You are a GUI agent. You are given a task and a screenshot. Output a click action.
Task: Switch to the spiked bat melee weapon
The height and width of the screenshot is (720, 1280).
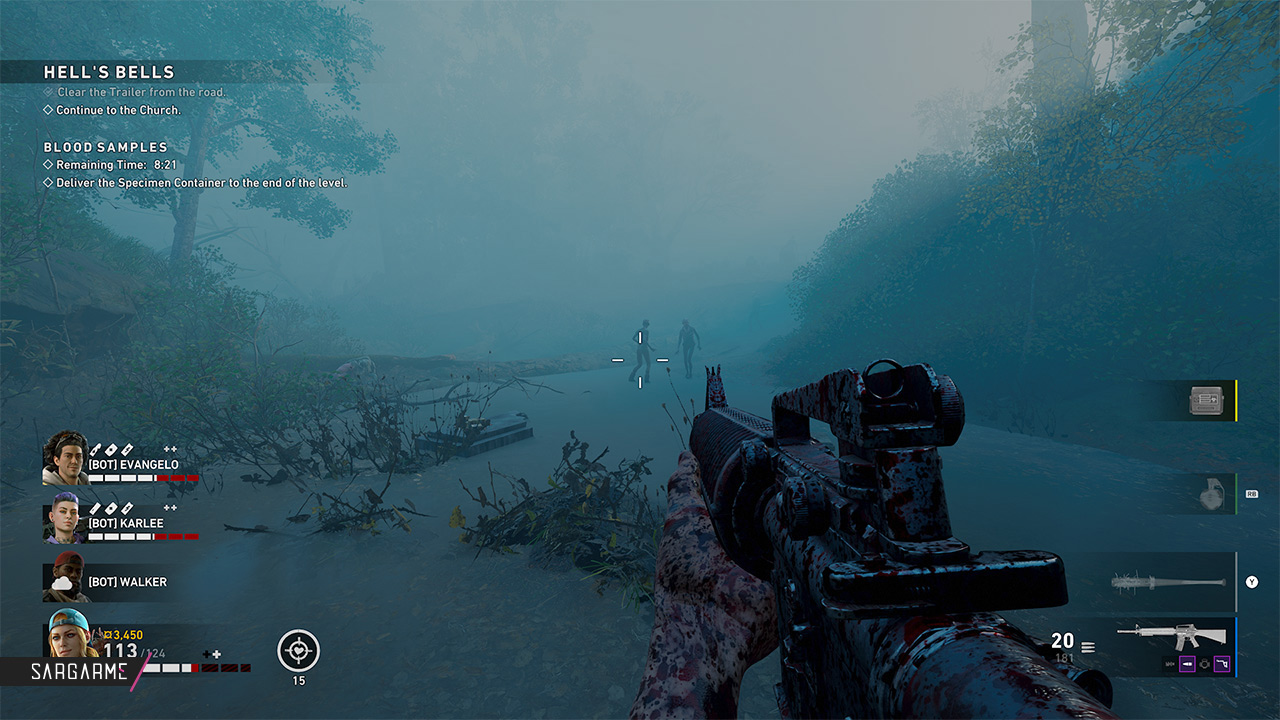click(x=1168, y=582)
